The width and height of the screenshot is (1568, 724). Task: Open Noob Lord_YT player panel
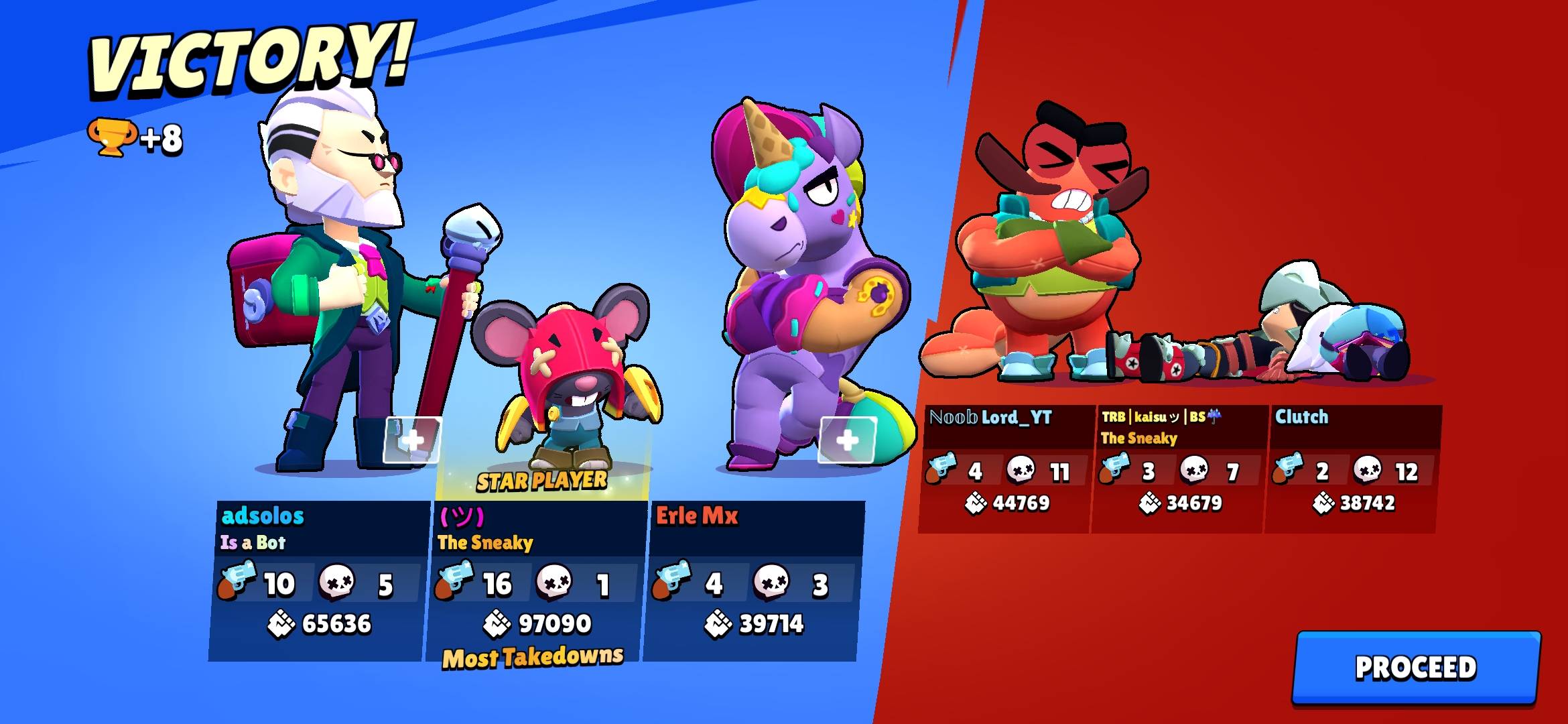[1005, 468]
